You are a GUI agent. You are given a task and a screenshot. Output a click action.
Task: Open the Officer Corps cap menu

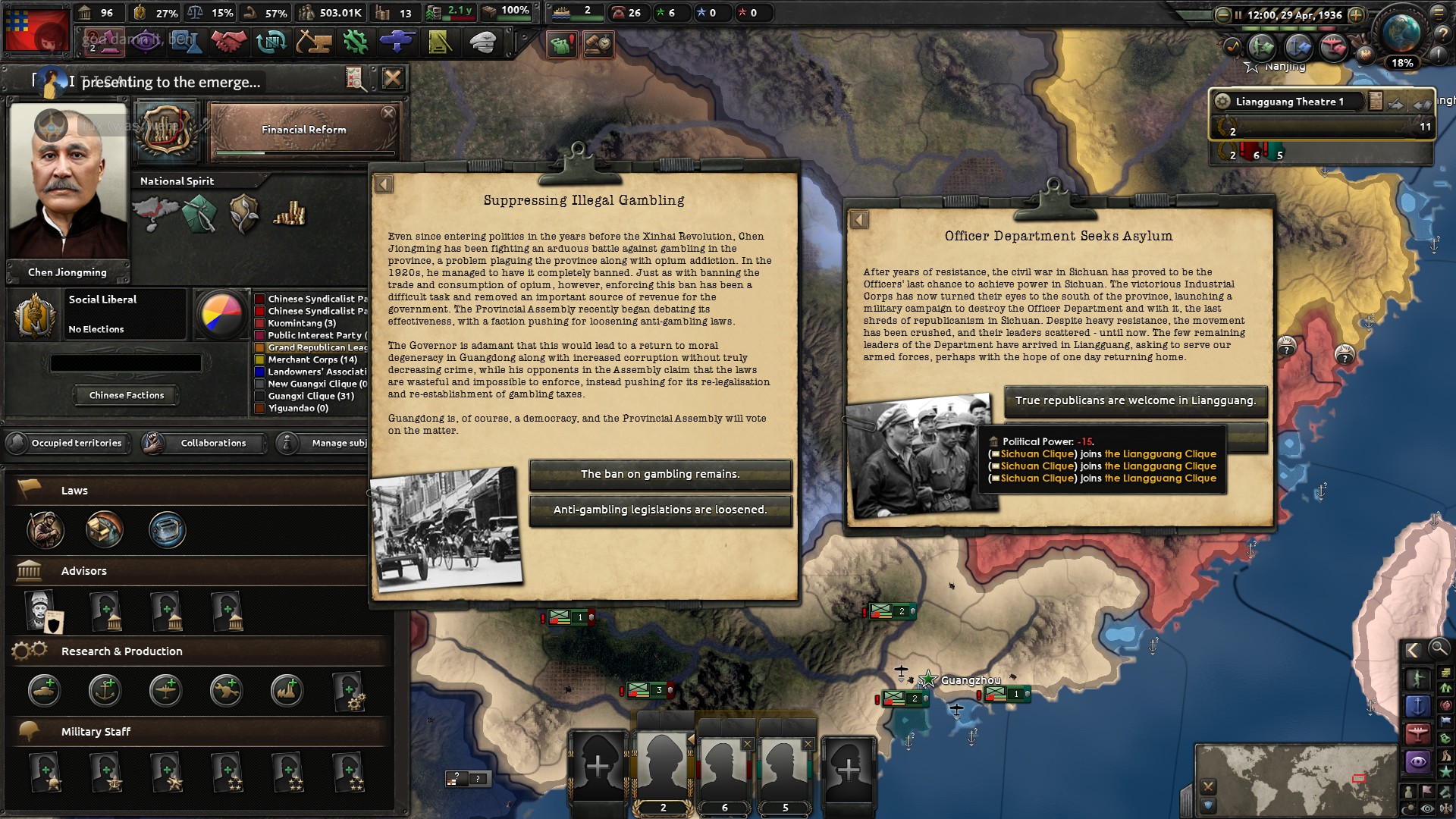(483, 42)
